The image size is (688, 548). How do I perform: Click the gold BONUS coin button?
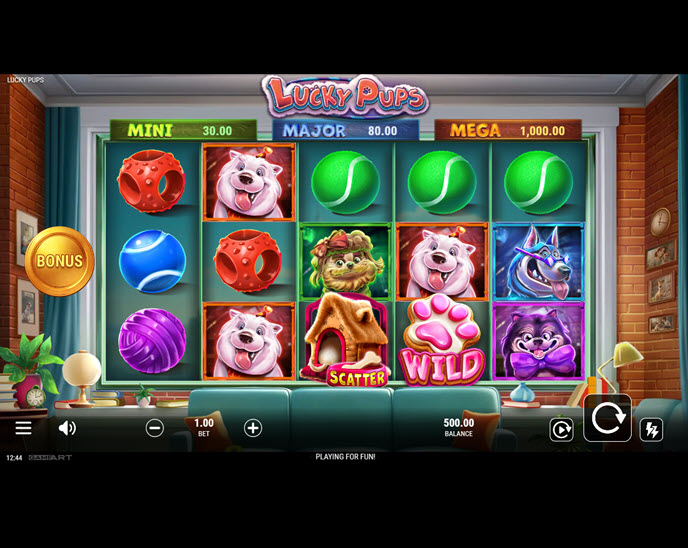(60, 261)
